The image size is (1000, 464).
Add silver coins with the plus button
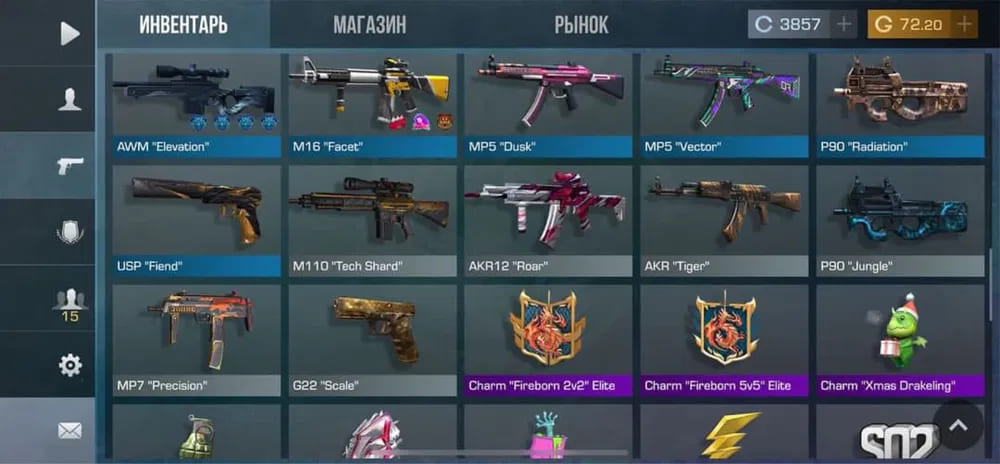pos(844,24)
